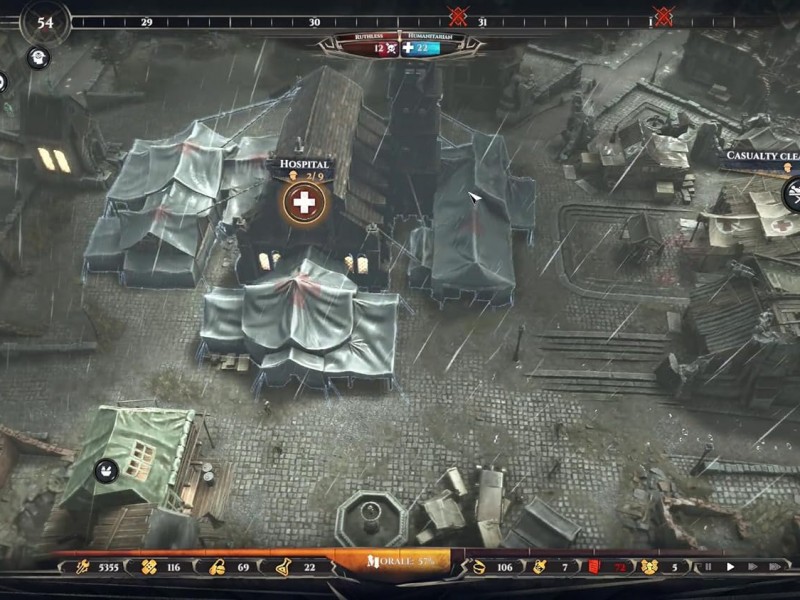Select the Casualty Clearing station marker
Viewport: 800px width, 600px height.
(792, 193)
